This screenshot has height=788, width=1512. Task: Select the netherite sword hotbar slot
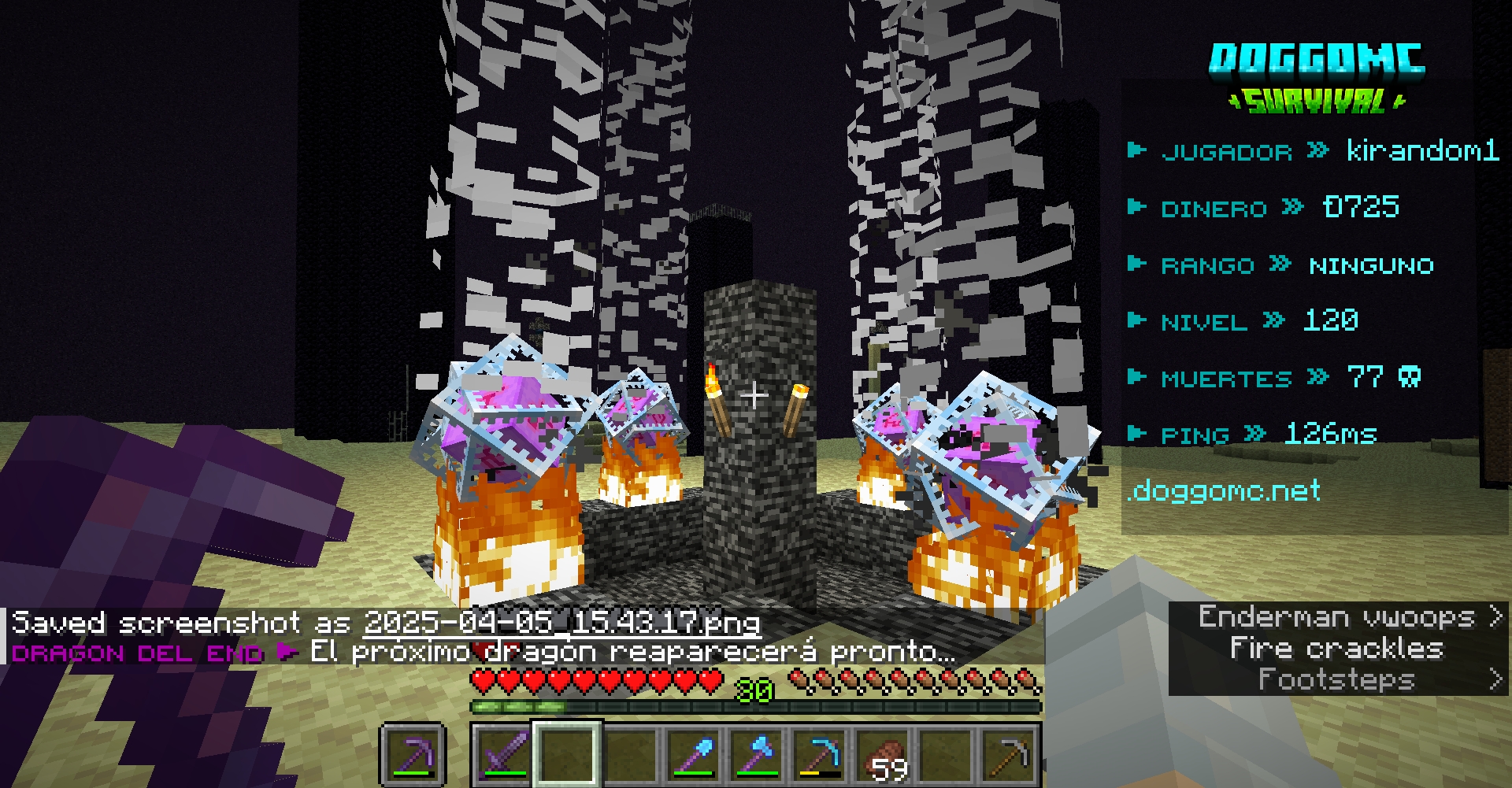502,754
